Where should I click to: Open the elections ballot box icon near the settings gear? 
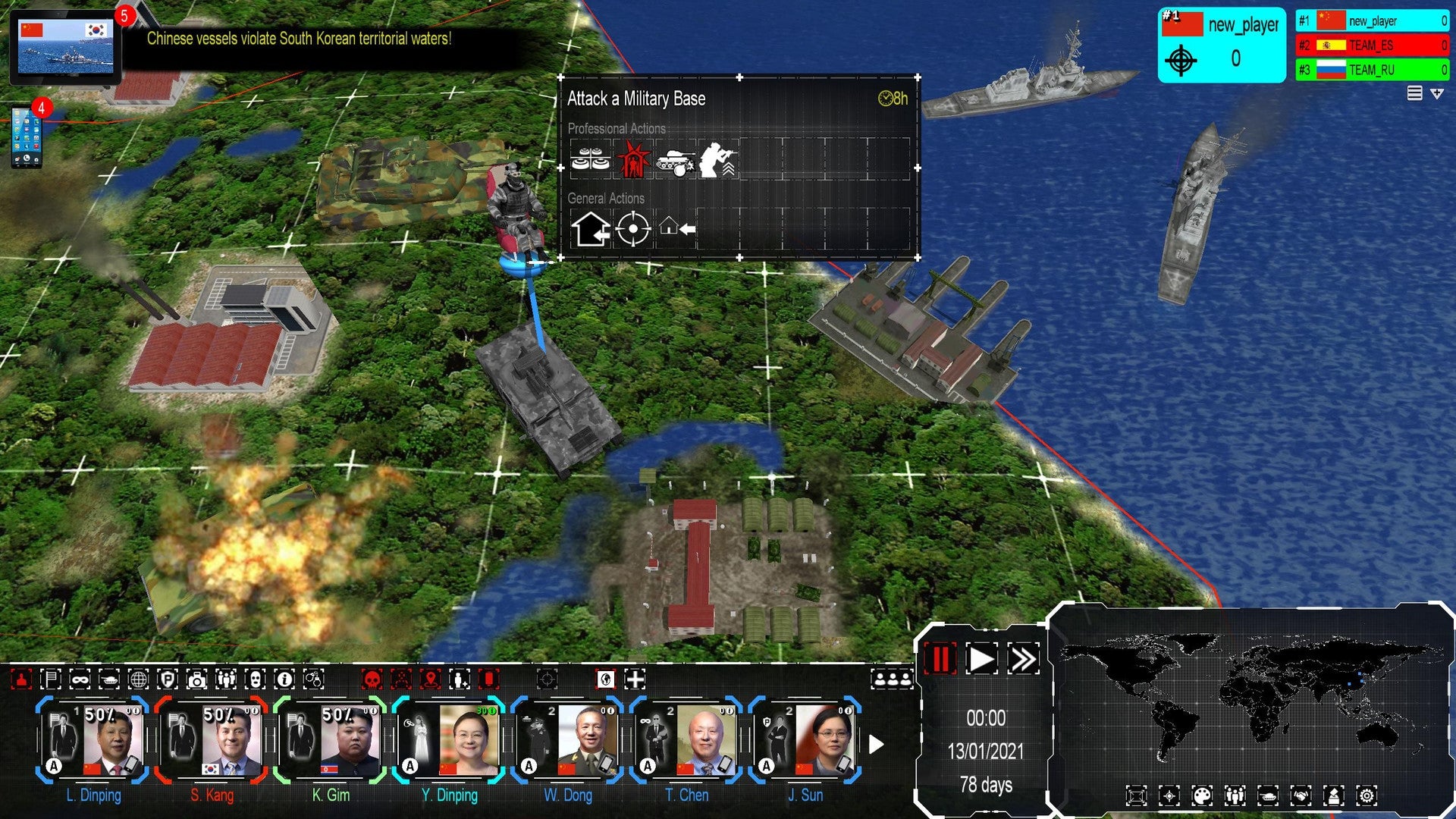[x=1334, y=795]
